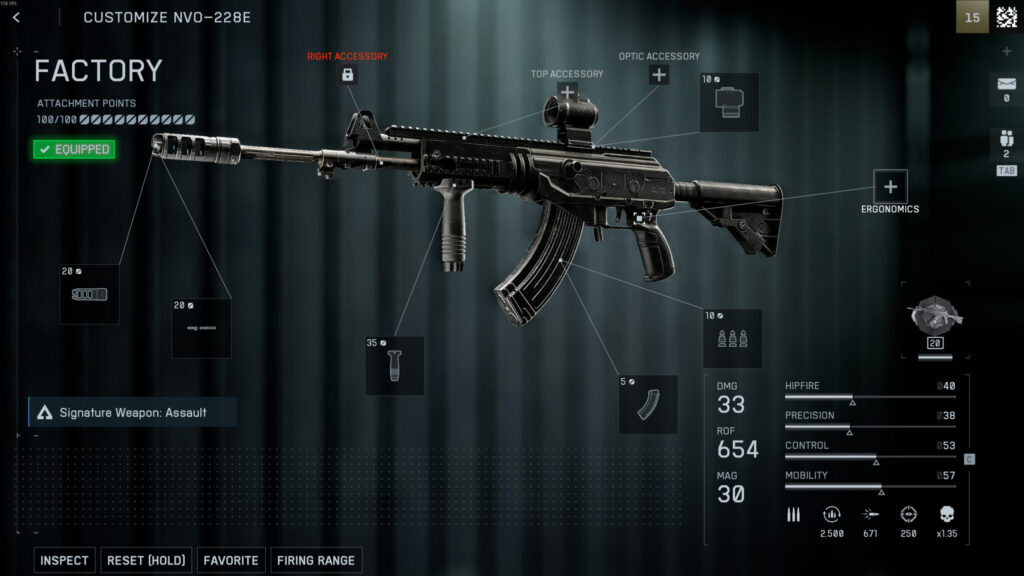
Task: Enter the Firing Range
Action: point(316,561)
